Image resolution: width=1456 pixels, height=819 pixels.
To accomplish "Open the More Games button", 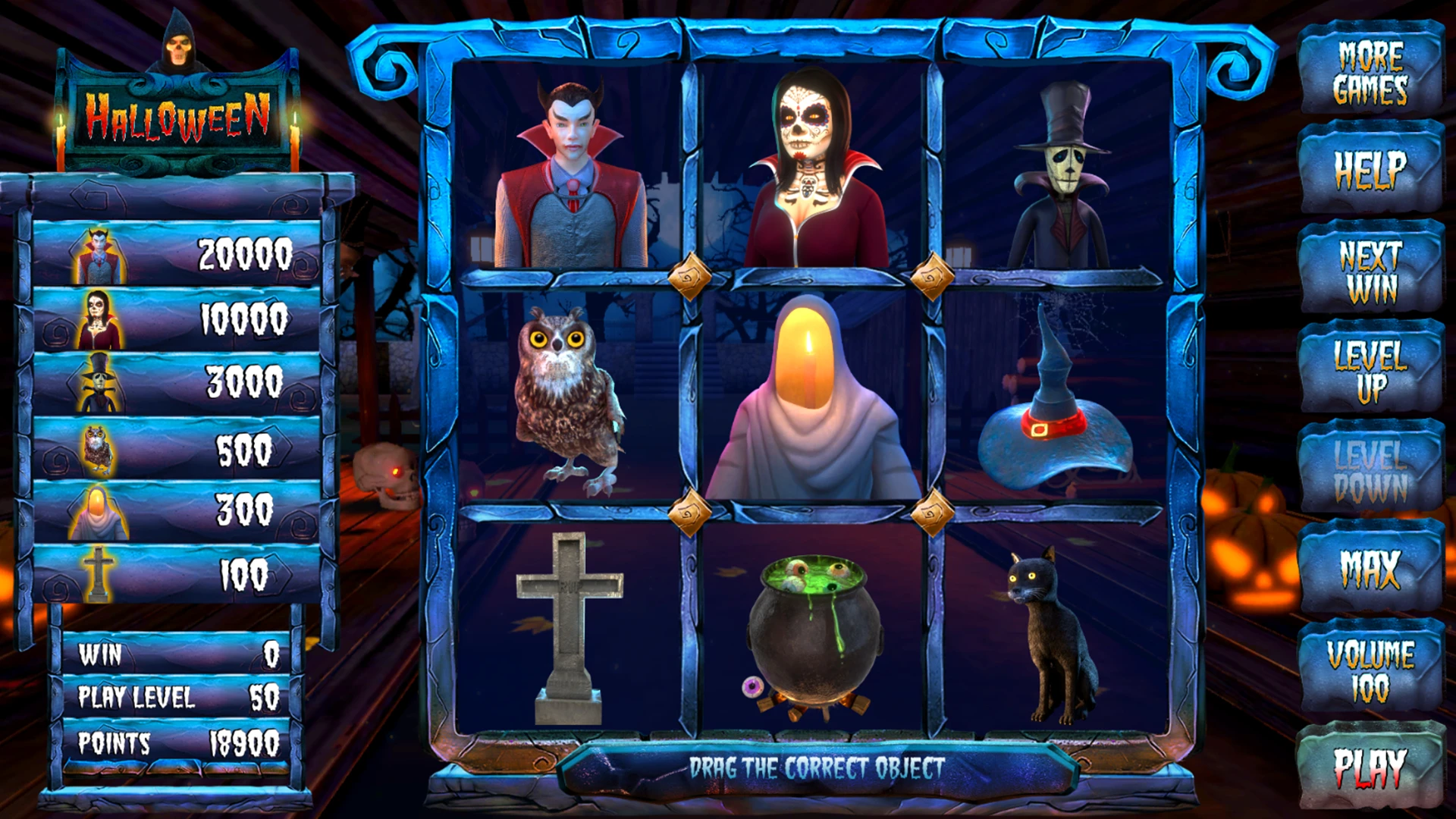I will coord(1370,72).
